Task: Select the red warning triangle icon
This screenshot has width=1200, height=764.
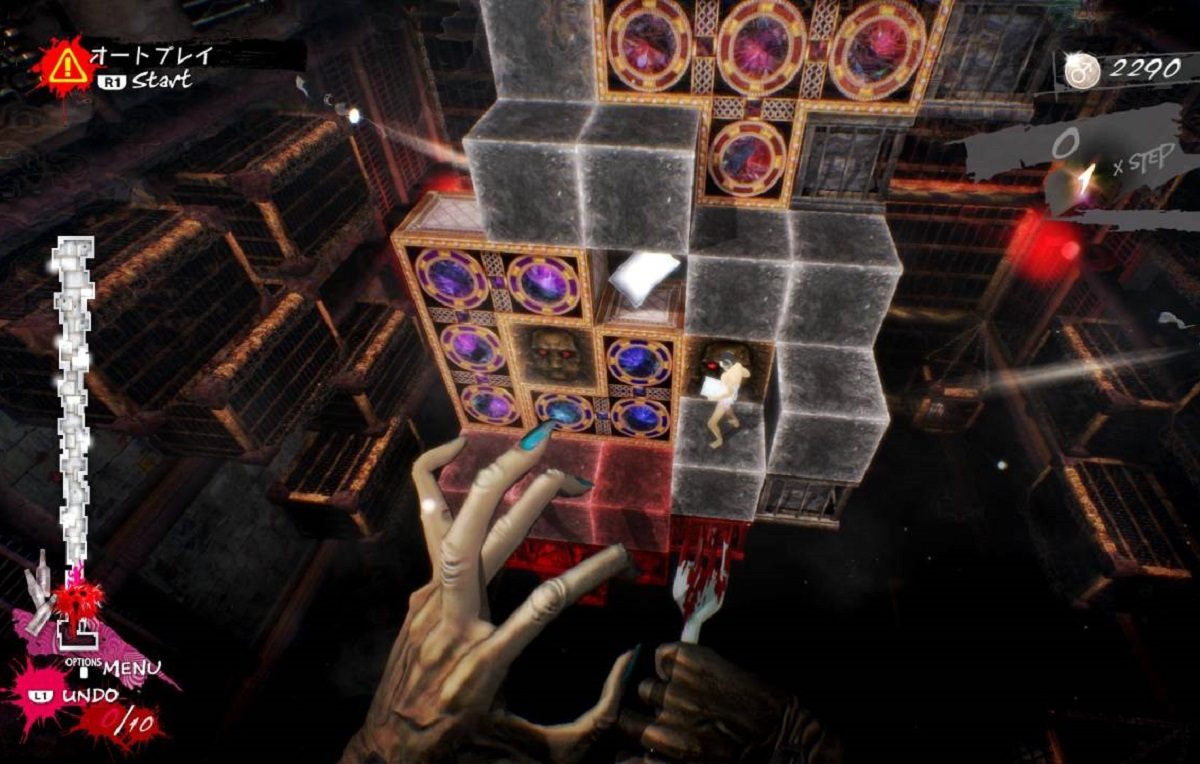Action: pyautogui.click(x=68, y=65)
